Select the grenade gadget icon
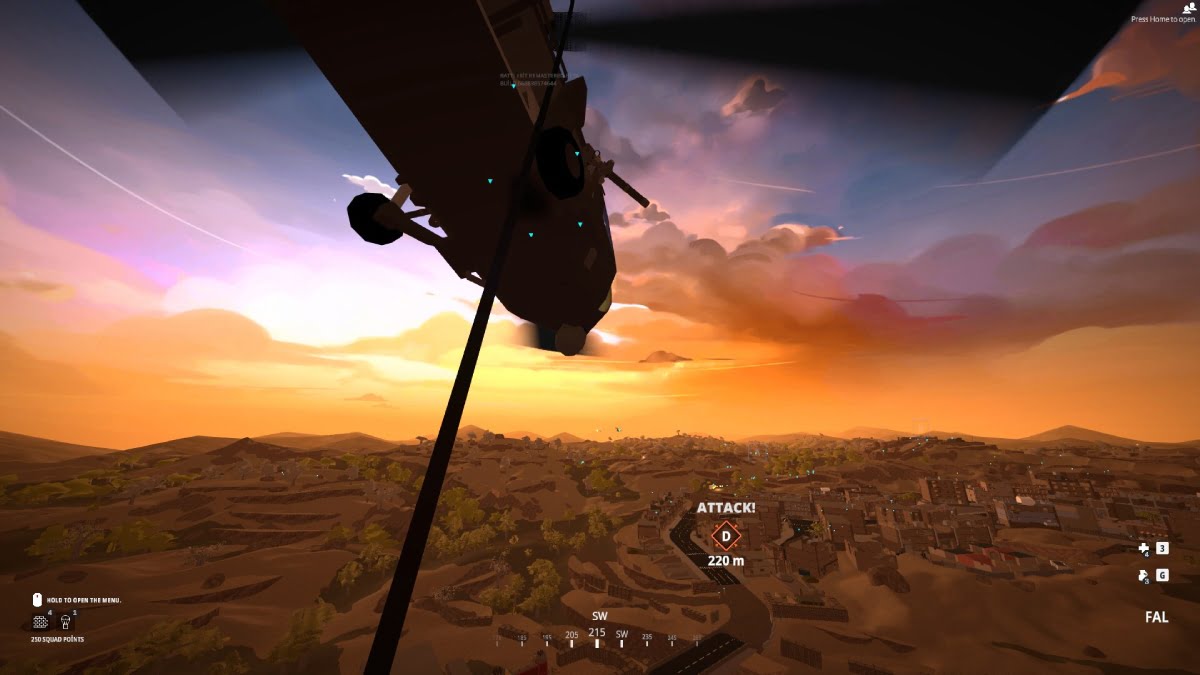Image resolution: width=1200 pixels, height=675 pixels. tap(1143, 575)
